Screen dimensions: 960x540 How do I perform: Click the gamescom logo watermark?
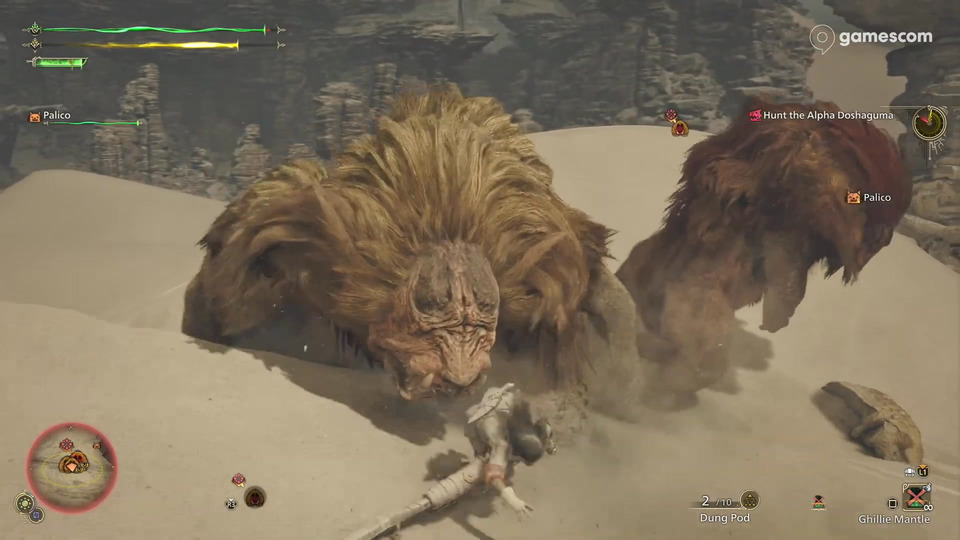coord(871,38)
